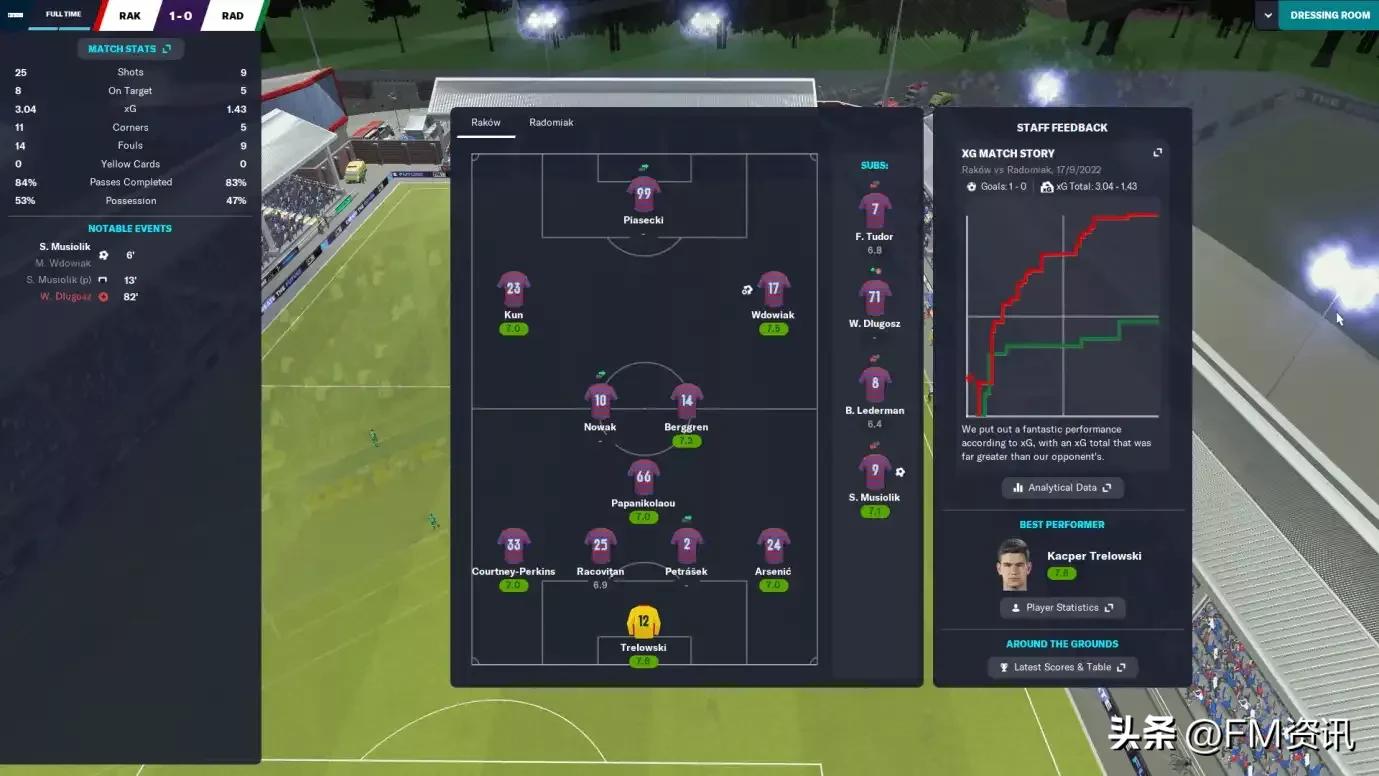The width and height of the screenshot is (1379, 776).
Task: Select substitute F. Tudor number 7
Action: (874, 210)
